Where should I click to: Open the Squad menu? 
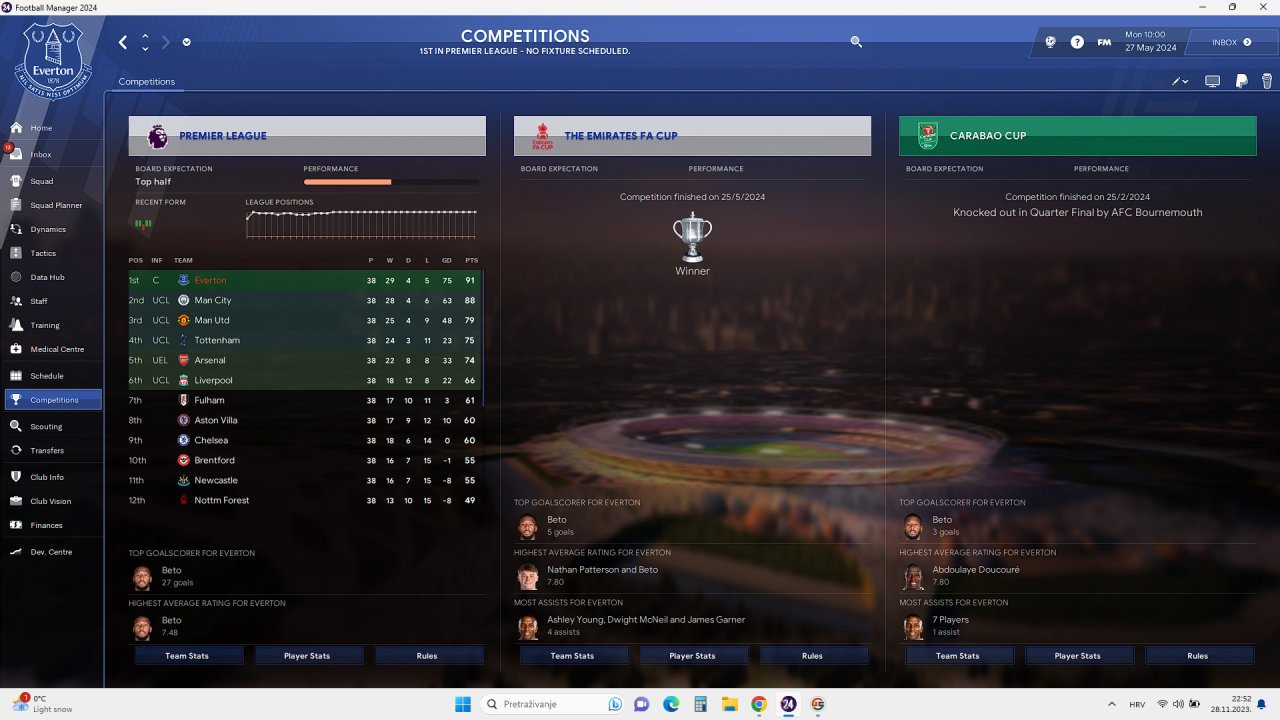(x=42, y=181)
